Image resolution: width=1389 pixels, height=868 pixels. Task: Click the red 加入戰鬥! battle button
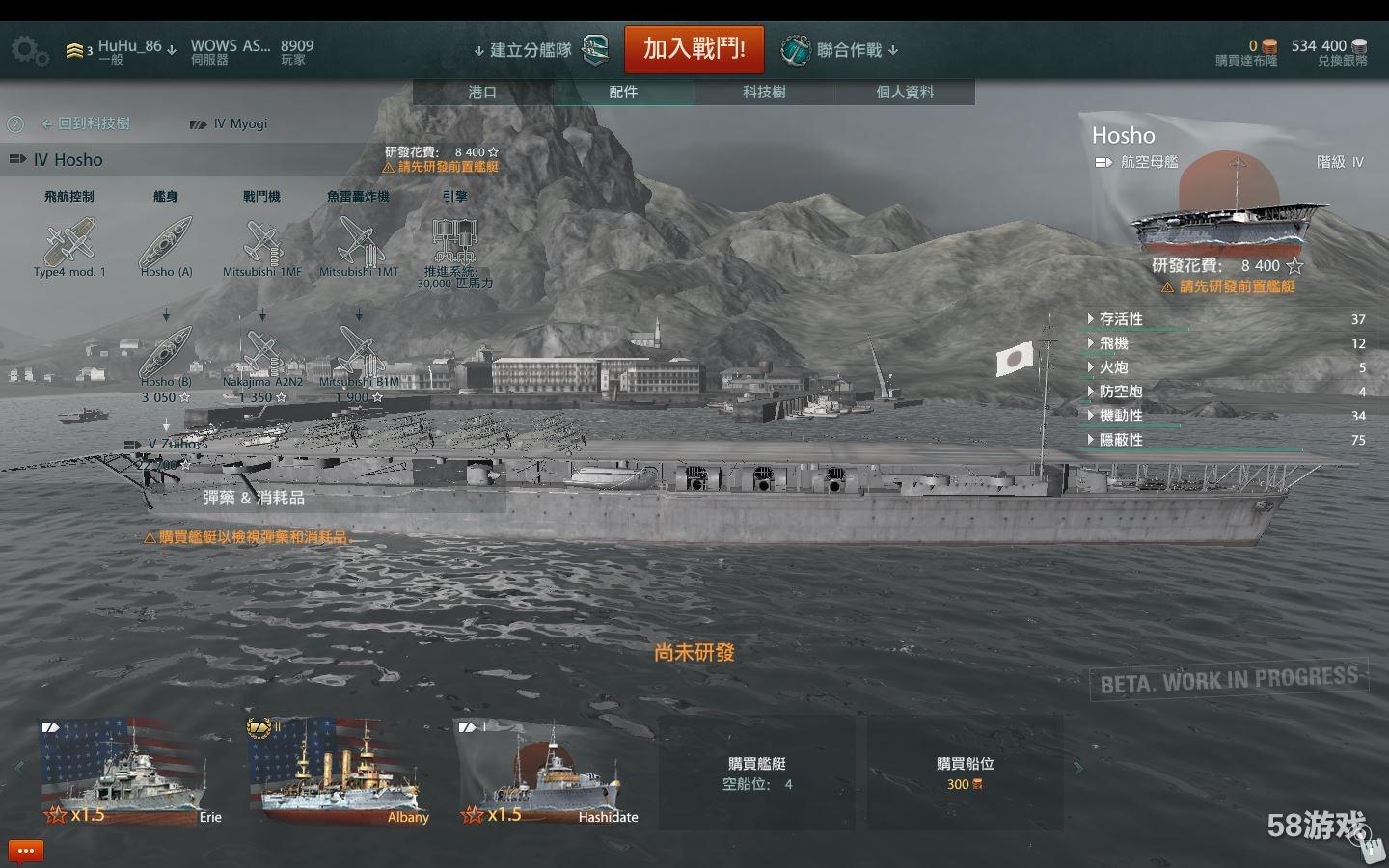pos(694,49)
